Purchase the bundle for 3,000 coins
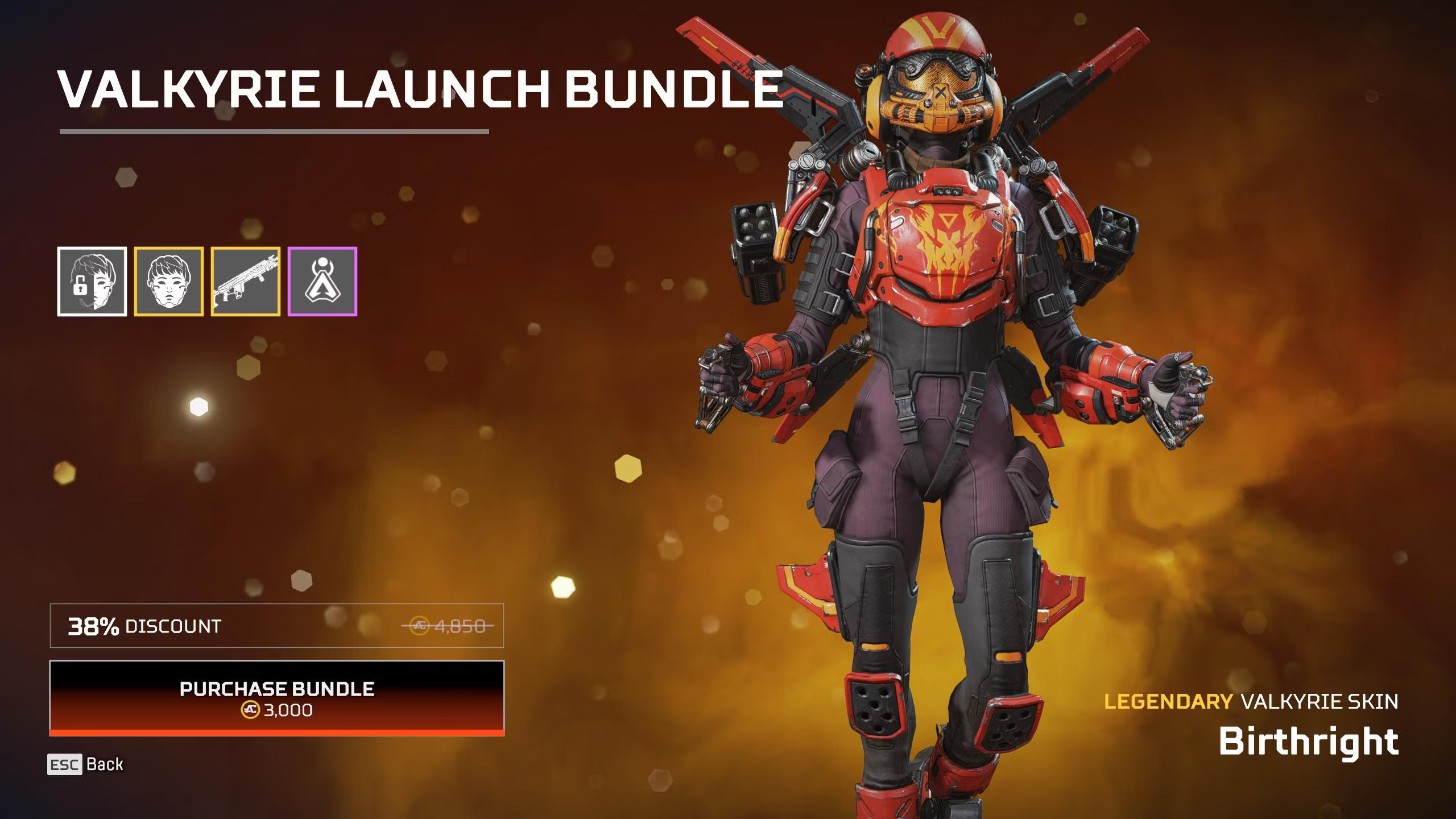Screen dimensions: 1456x819 click(277, 697)
